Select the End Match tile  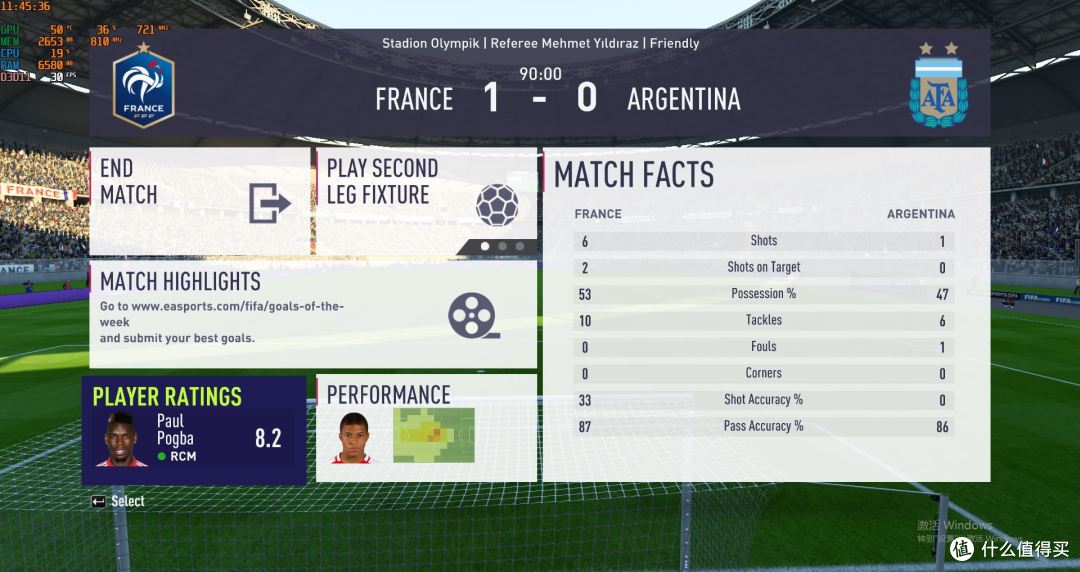point(199,202)
